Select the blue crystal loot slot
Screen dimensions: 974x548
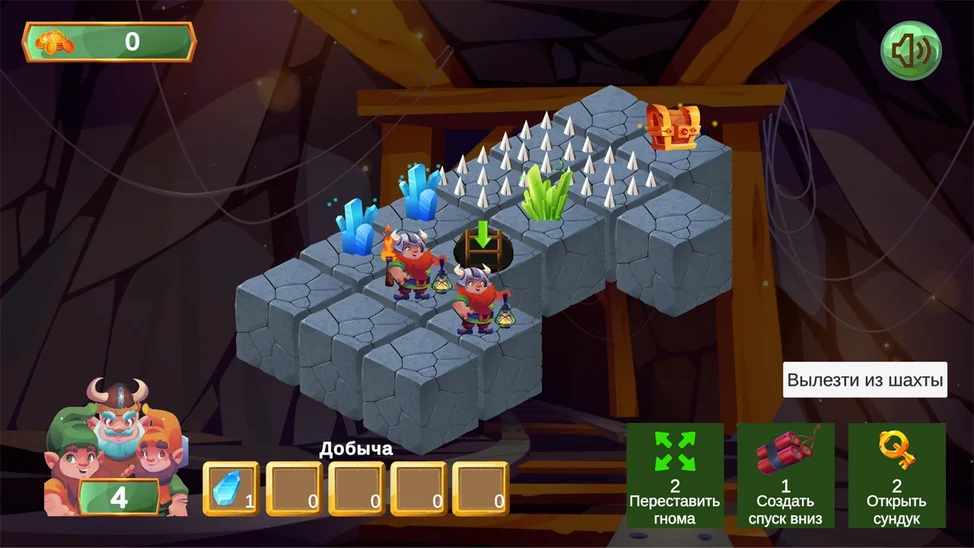231,488
